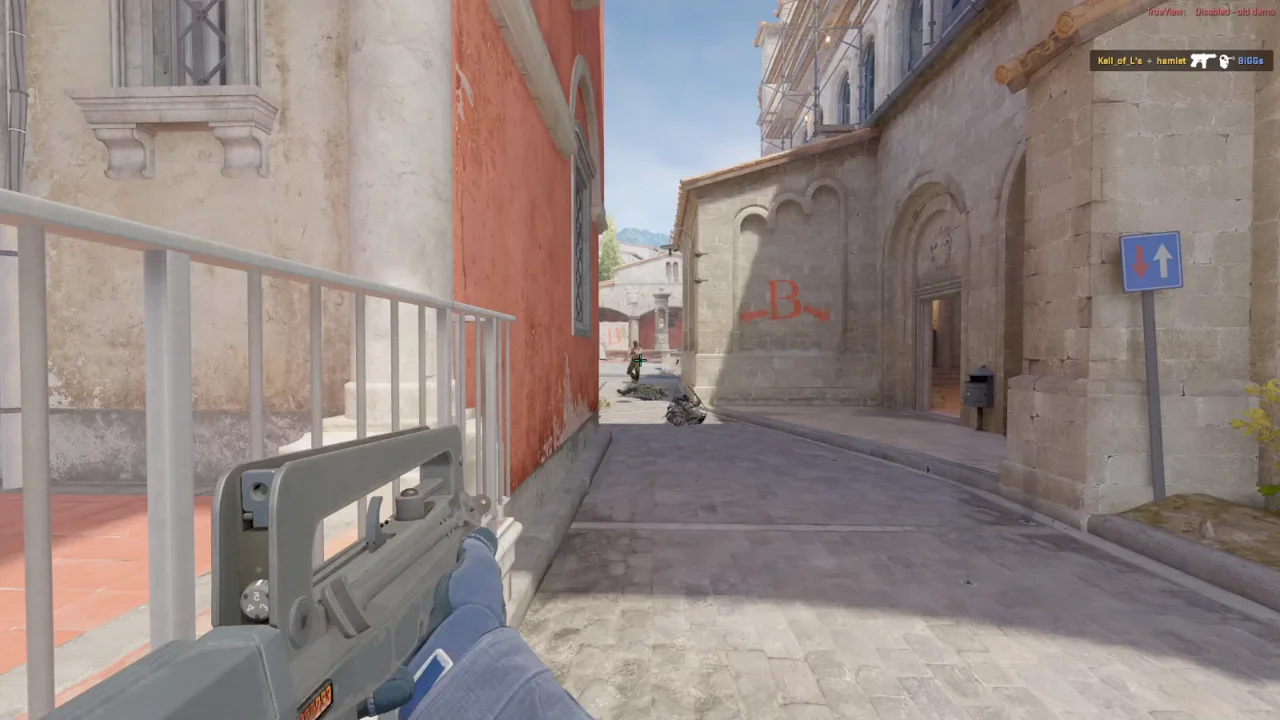Select the blue priority road sign
Image resolution: width=1280 pixels, height=720 pixels.
(x=1152, y=260)
